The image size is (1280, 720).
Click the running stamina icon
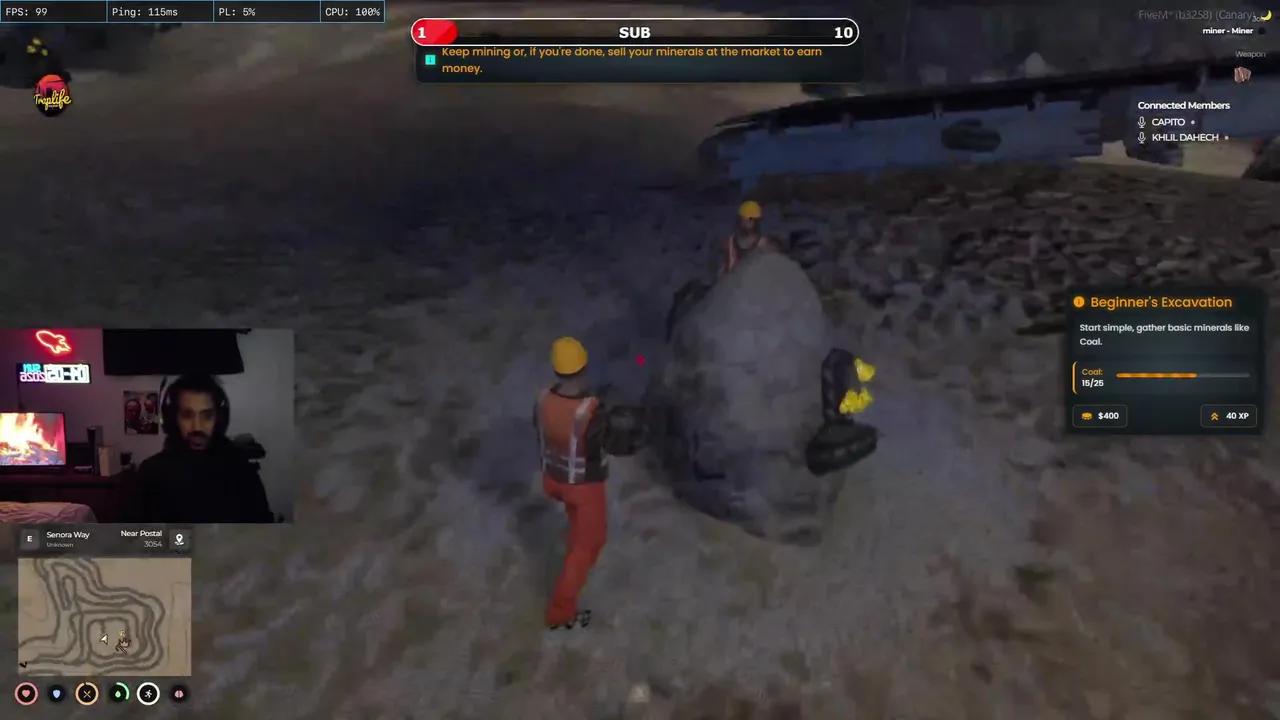coord(148,693)
